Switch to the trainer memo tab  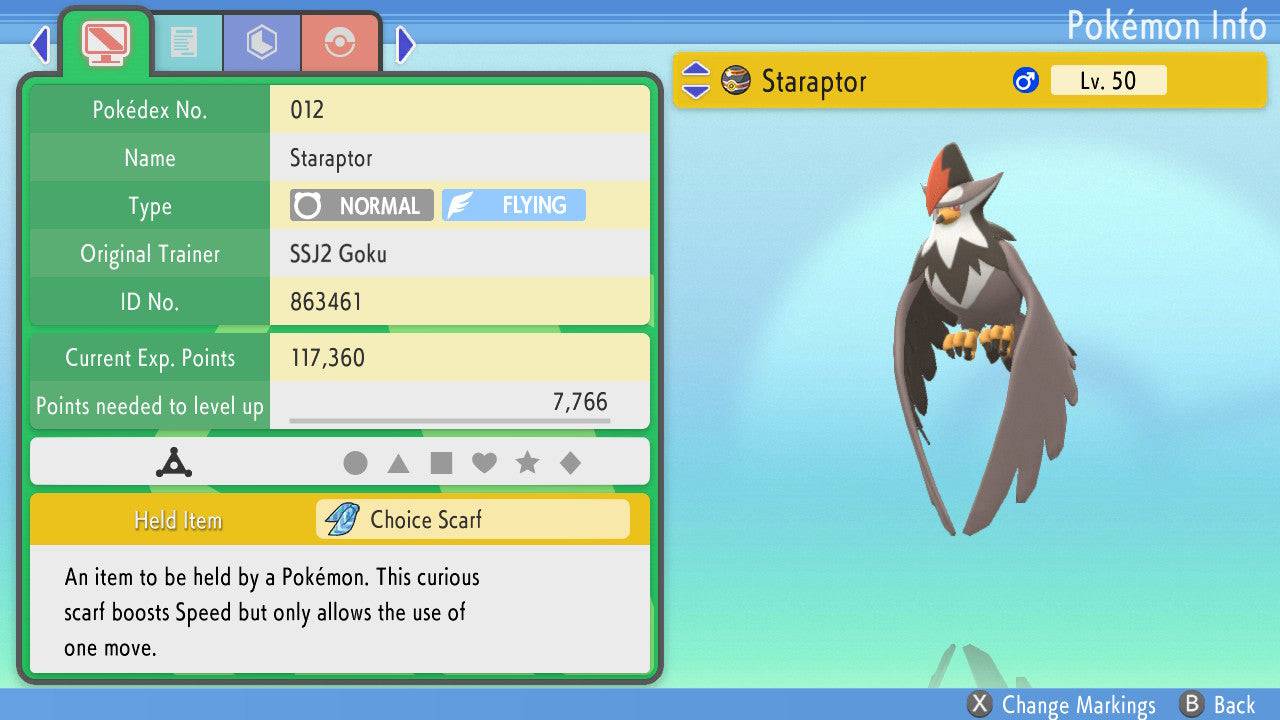(x=184, y=42)
